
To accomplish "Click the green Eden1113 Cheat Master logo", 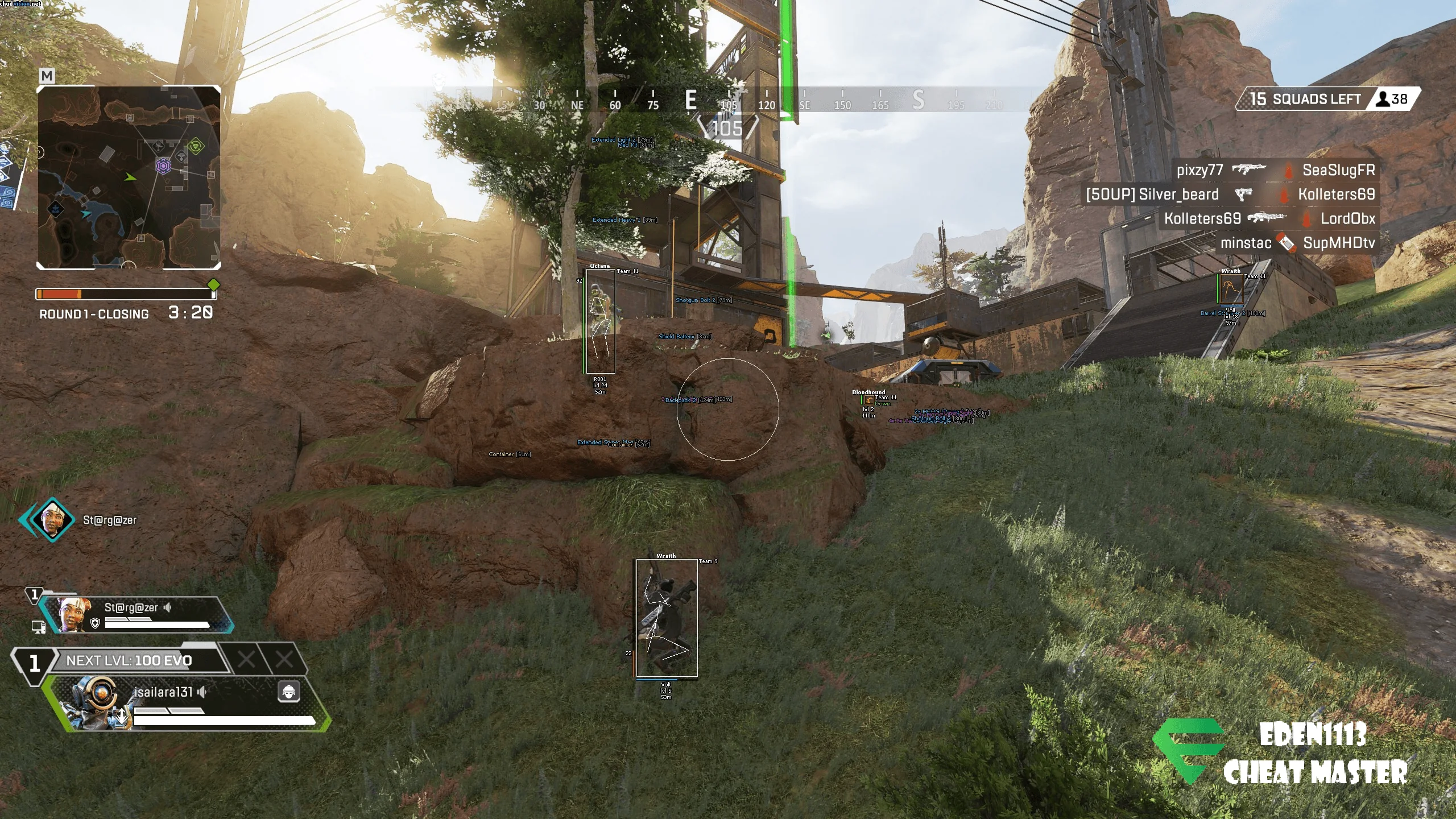I will pos(1188,750).
